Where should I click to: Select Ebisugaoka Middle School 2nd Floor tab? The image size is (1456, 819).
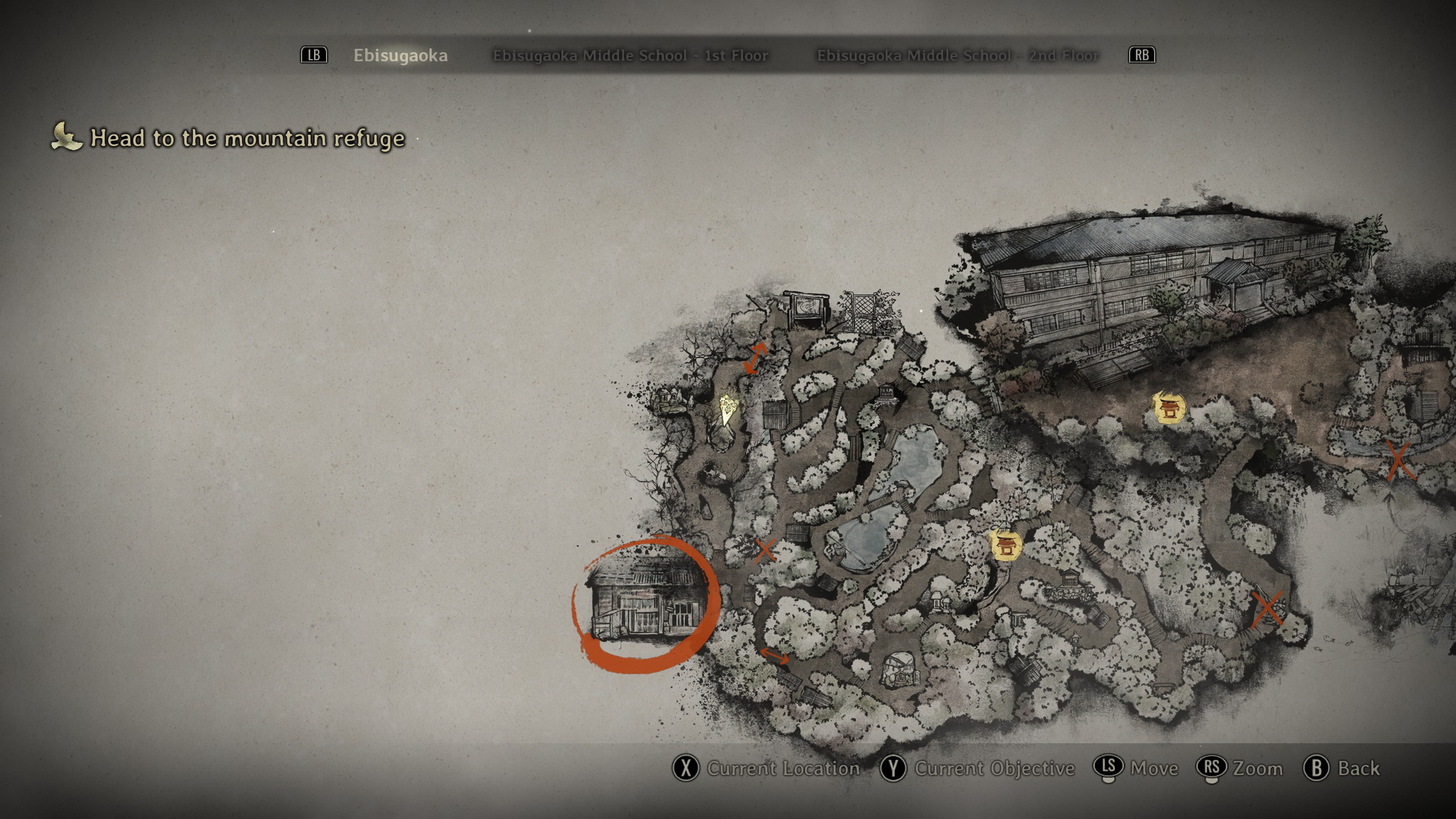click(x=957, y=55)
